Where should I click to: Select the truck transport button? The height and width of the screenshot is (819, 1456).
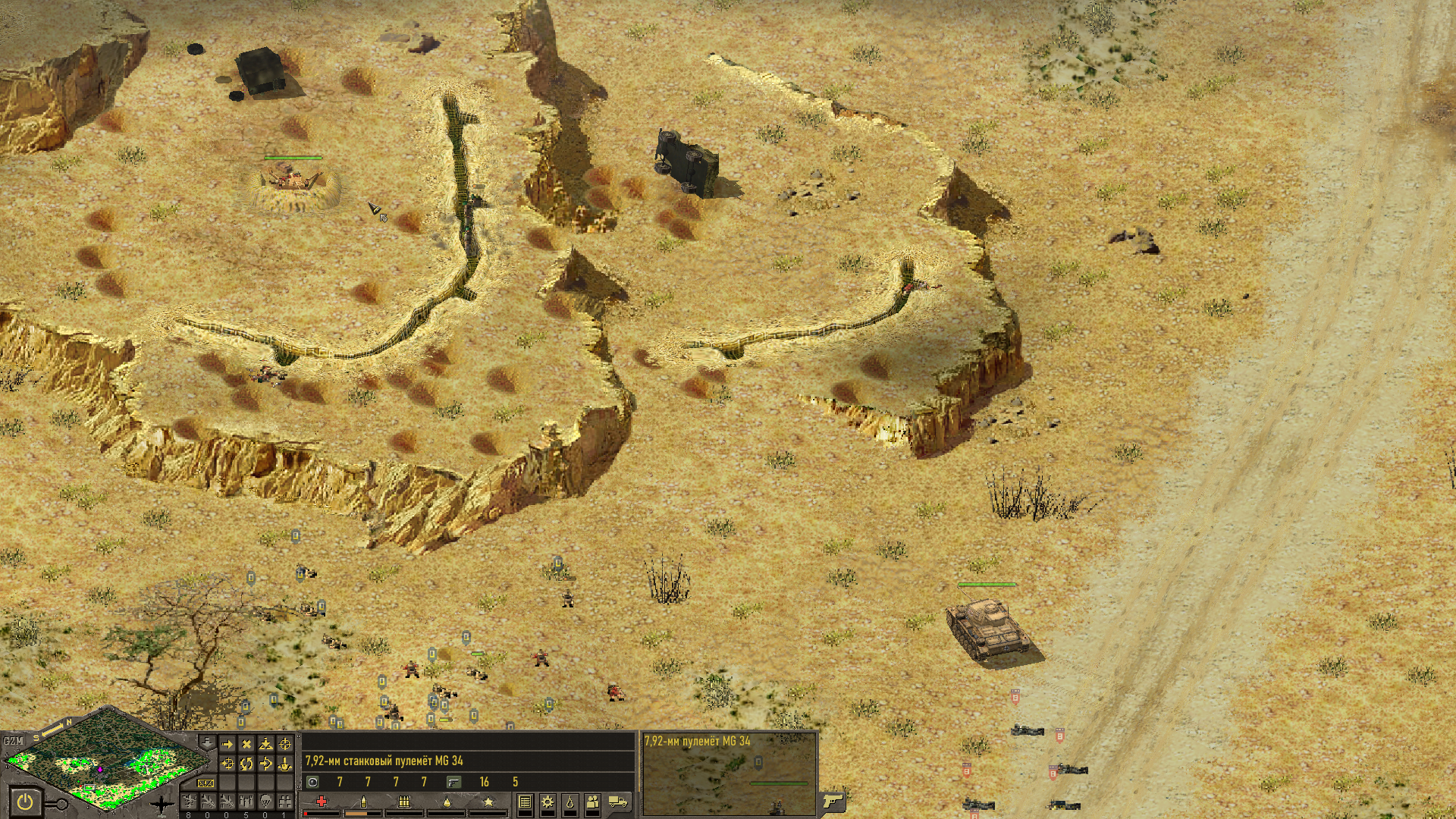coord(619,802)
